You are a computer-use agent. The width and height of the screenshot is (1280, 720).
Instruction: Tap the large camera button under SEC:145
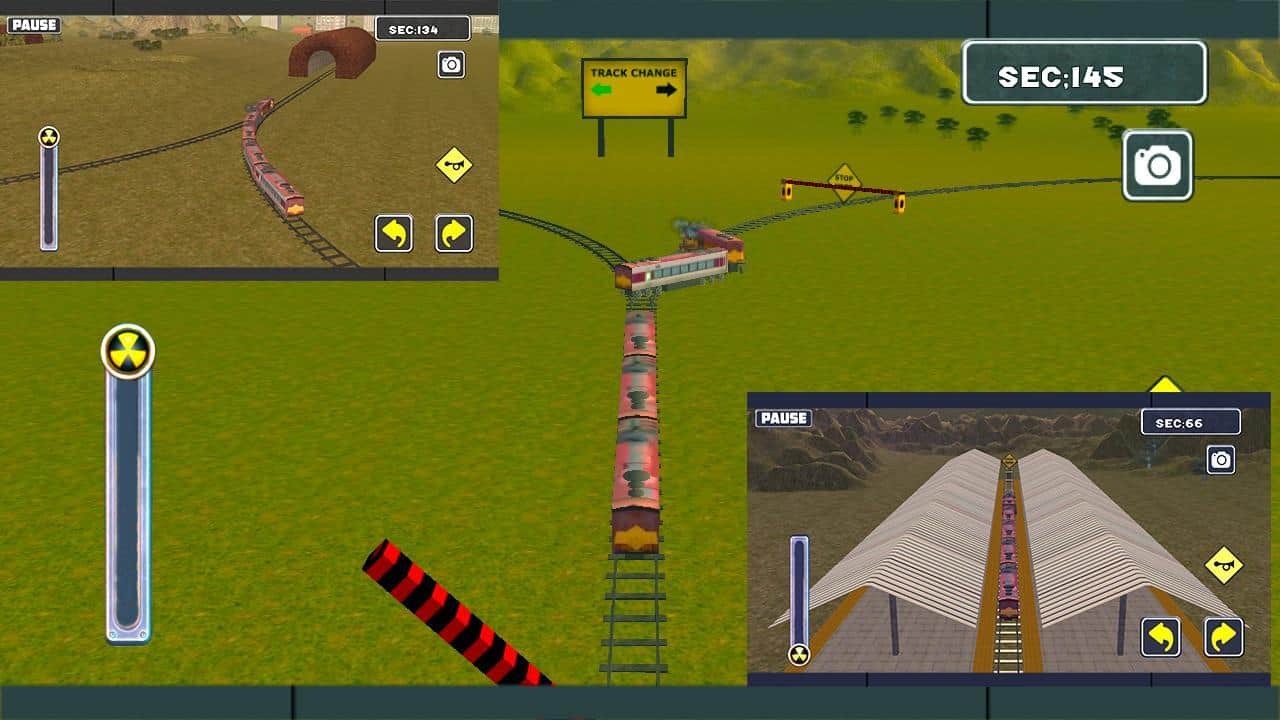(x=1158, y=165)
